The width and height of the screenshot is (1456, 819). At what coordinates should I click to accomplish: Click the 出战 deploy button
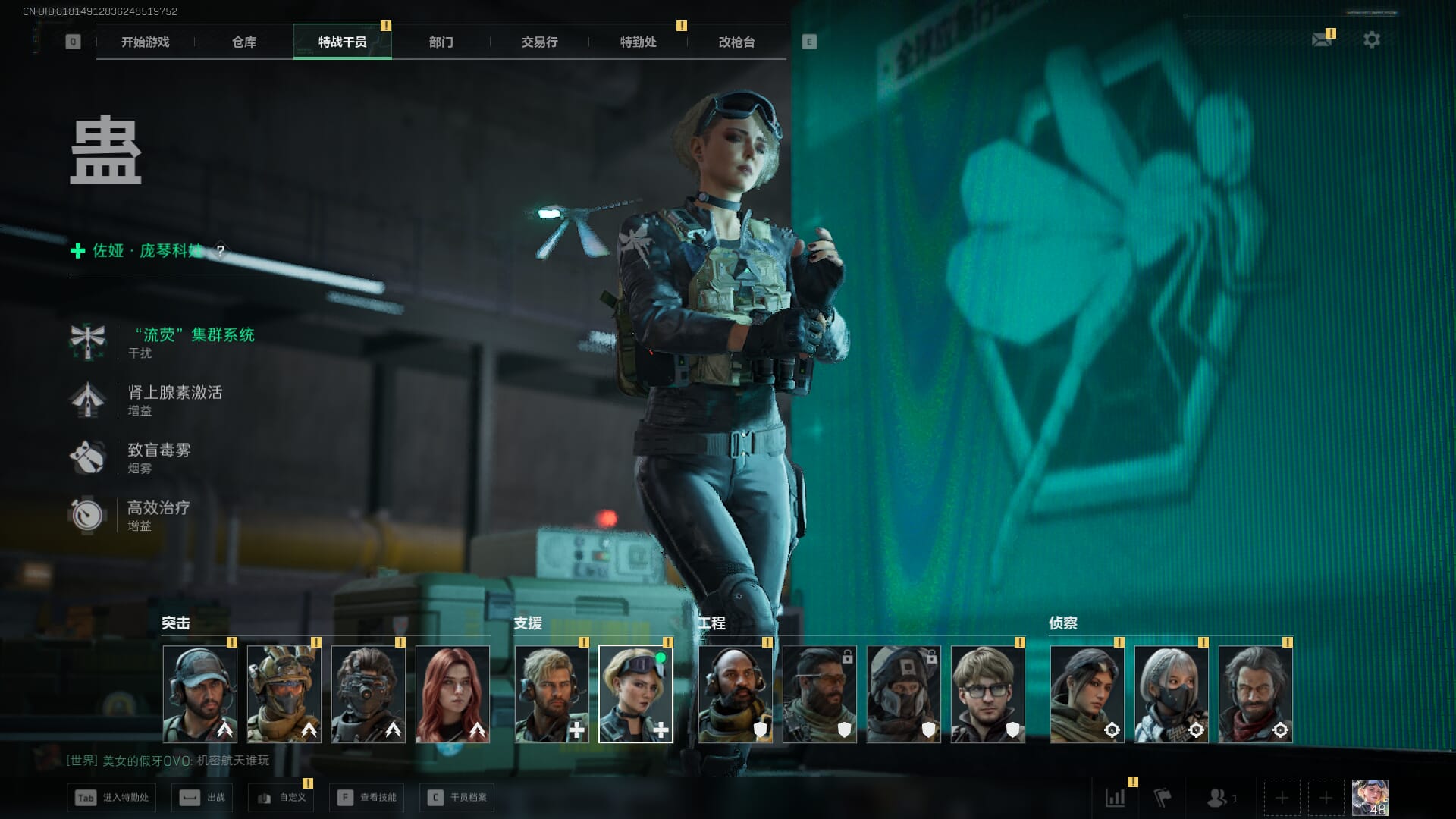pos(202,797)
